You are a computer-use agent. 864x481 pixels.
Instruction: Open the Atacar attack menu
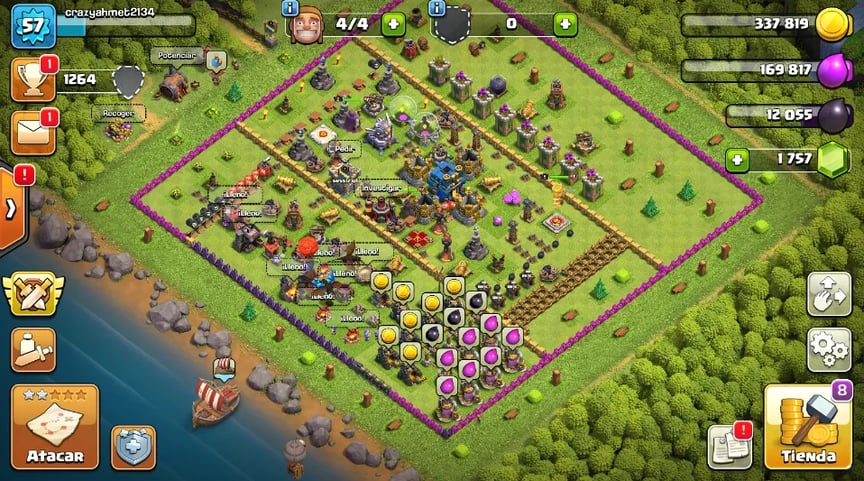pyautogui.click(x=55, y=427)
